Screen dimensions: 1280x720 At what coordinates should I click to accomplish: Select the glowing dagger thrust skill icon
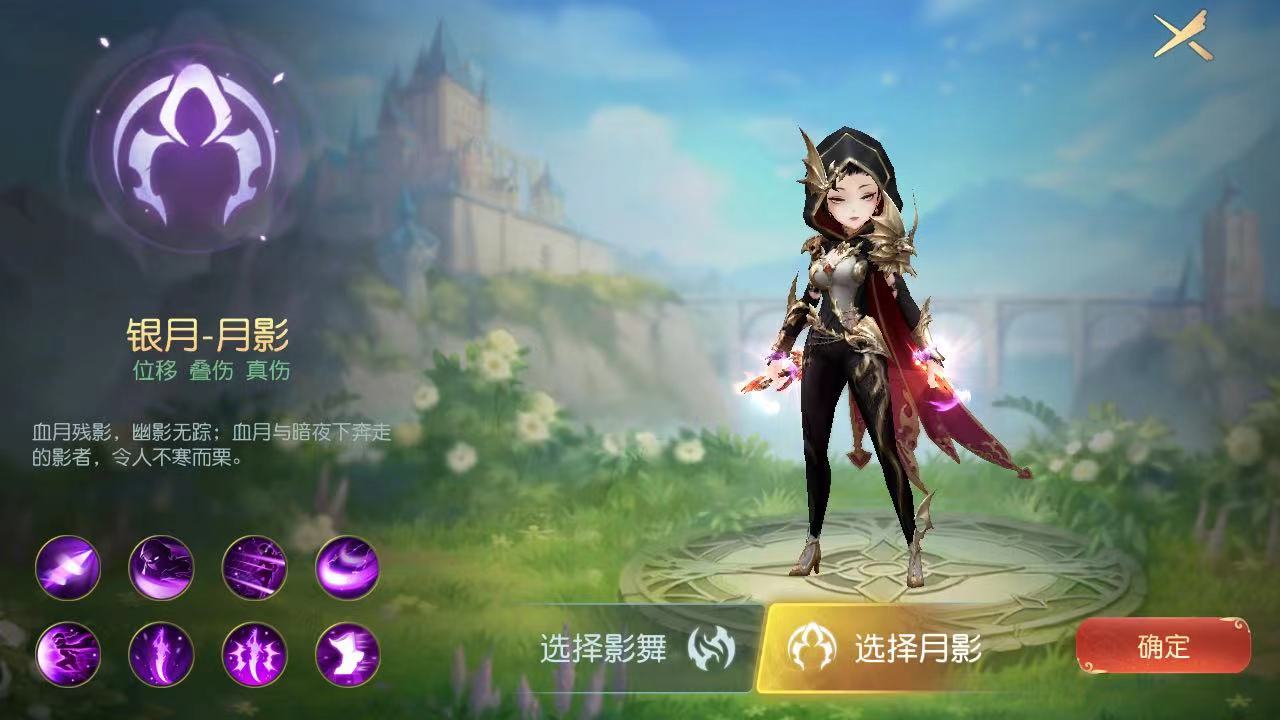point(68,568)
